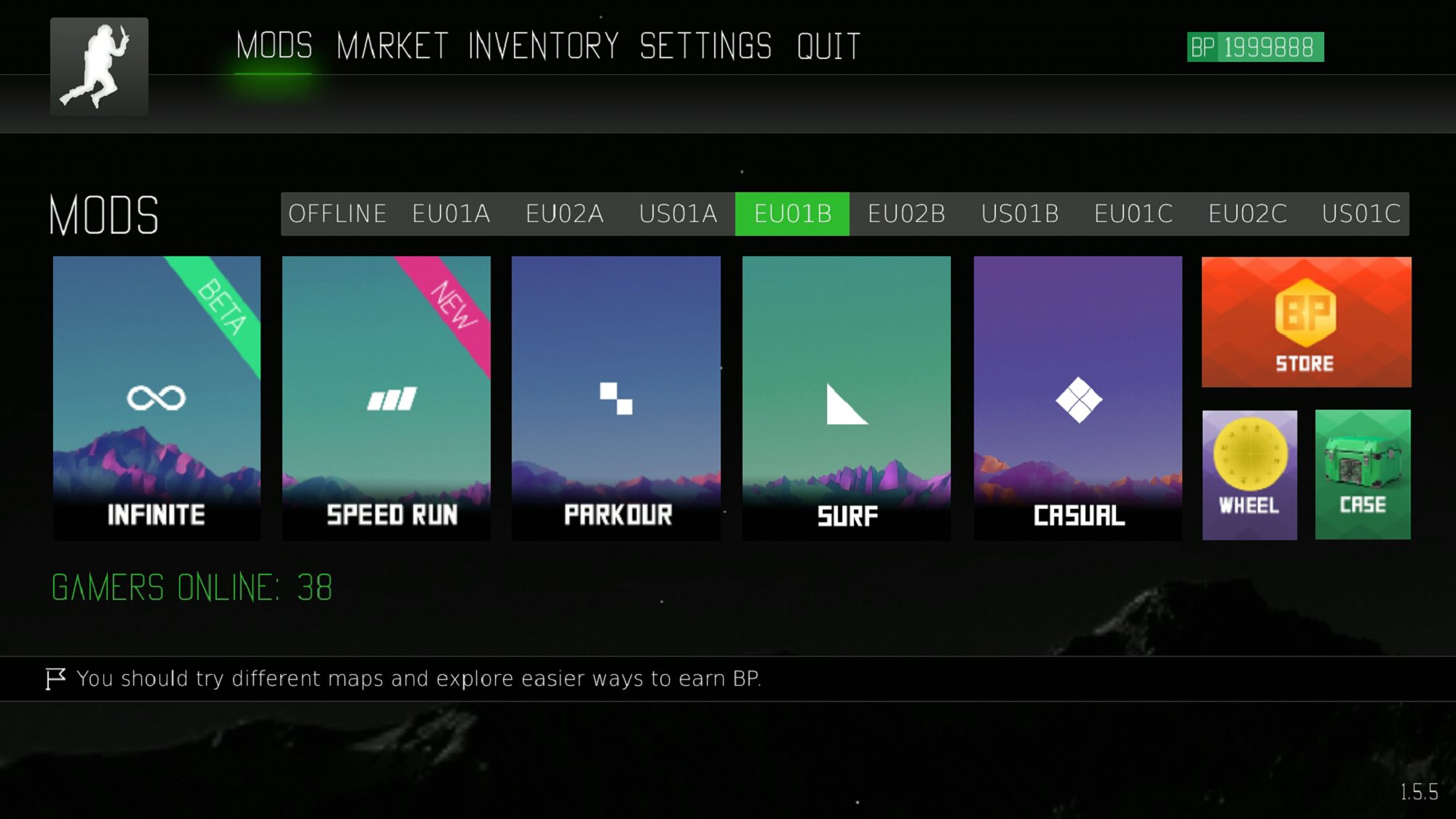This screenshot has height=819, width=1456.
Task: Open the Settings menu
Action: point(705,47)
